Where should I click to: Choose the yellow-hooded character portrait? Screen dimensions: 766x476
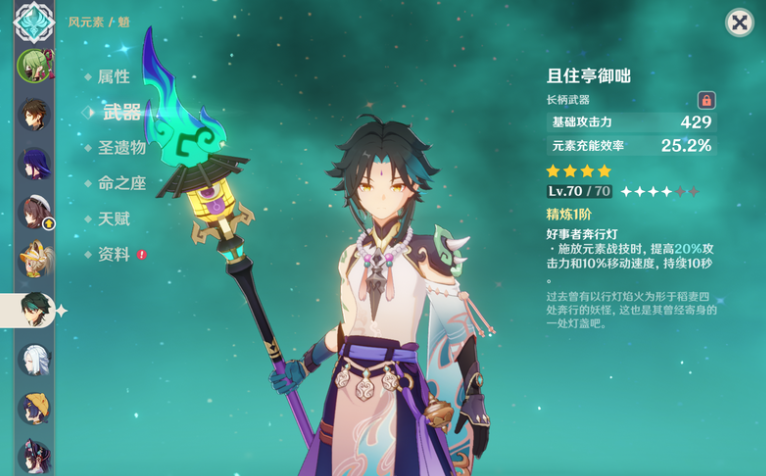coord(33,408)
